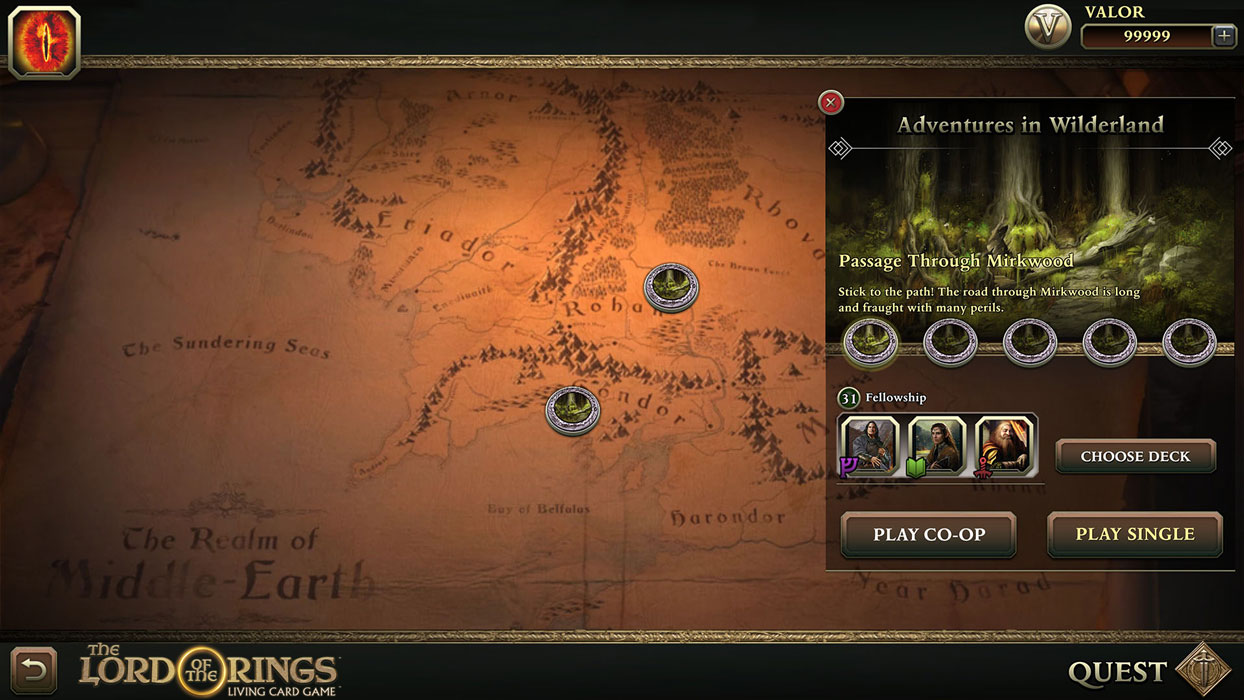Click the Eye of Sauron icon

point(44,42)
